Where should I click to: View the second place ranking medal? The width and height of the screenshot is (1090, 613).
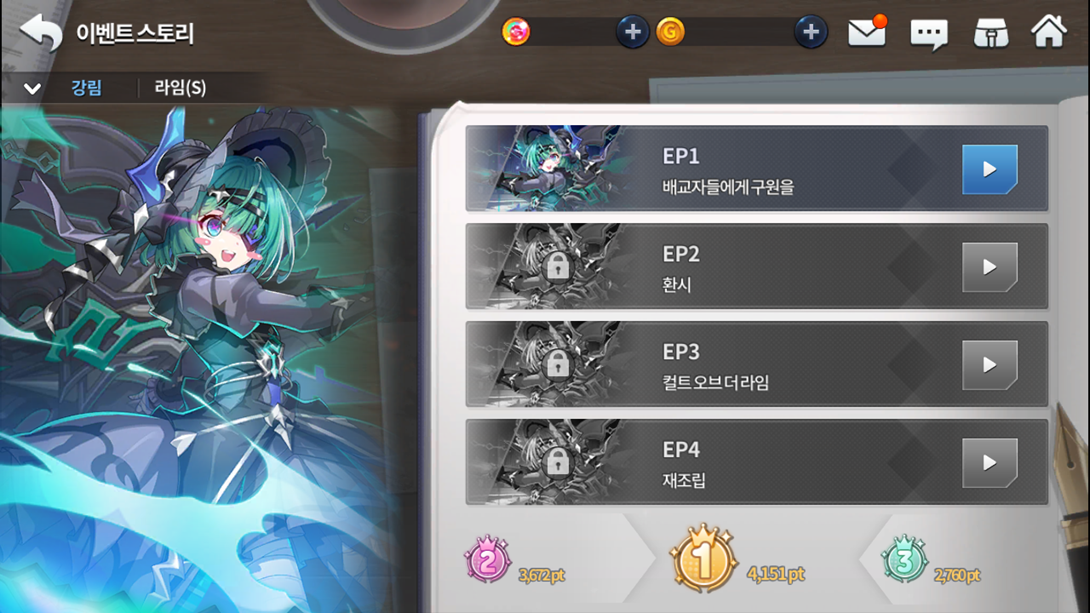tap(488, 561)
